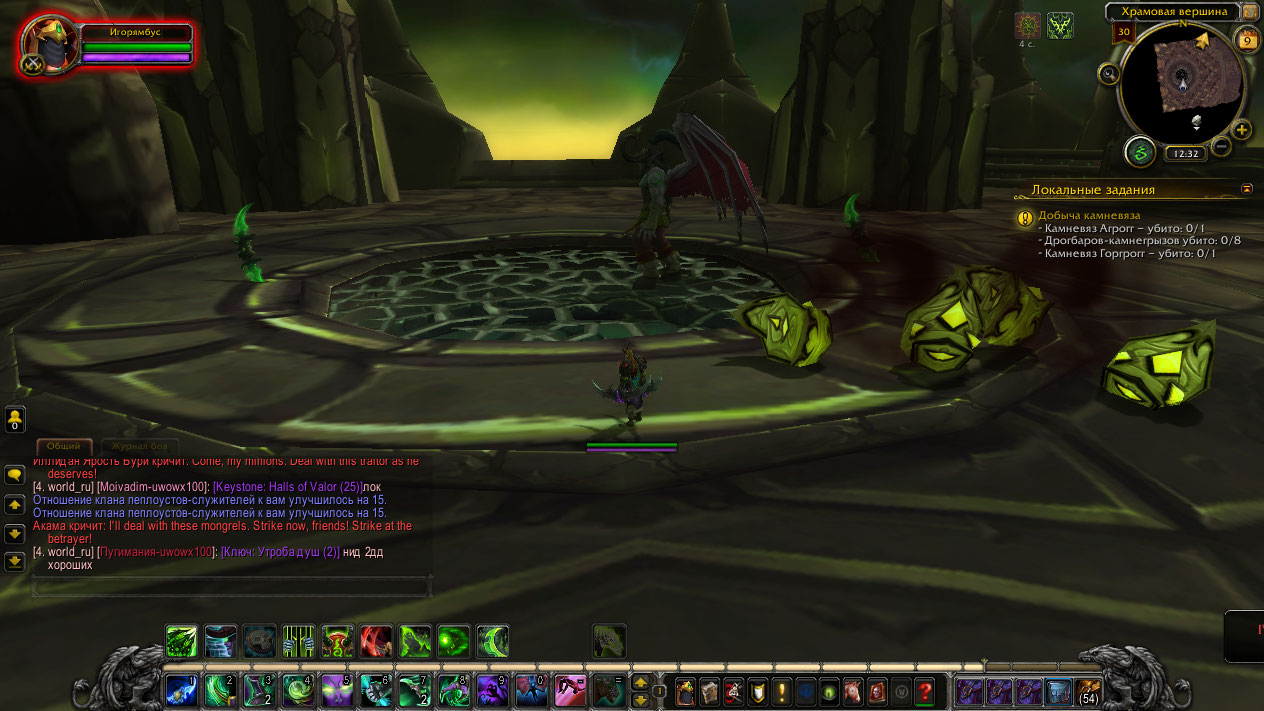This screenshot has width=1264, height=711.
Task: Use the purple demon face ability on slot 5
Action: pyautogui.click(x=337, y=690)
